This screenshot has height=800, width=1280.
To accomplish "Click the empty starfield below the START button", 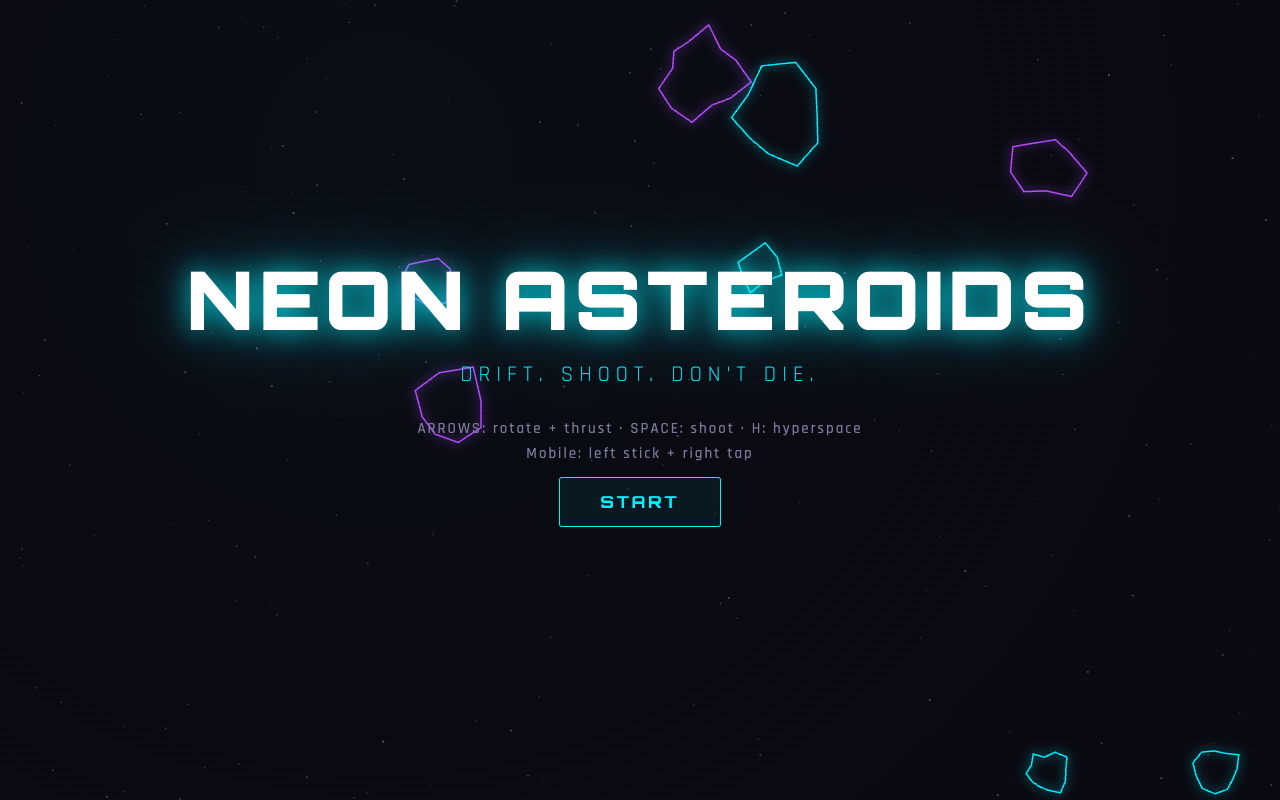I will click(x=640, y=620).
